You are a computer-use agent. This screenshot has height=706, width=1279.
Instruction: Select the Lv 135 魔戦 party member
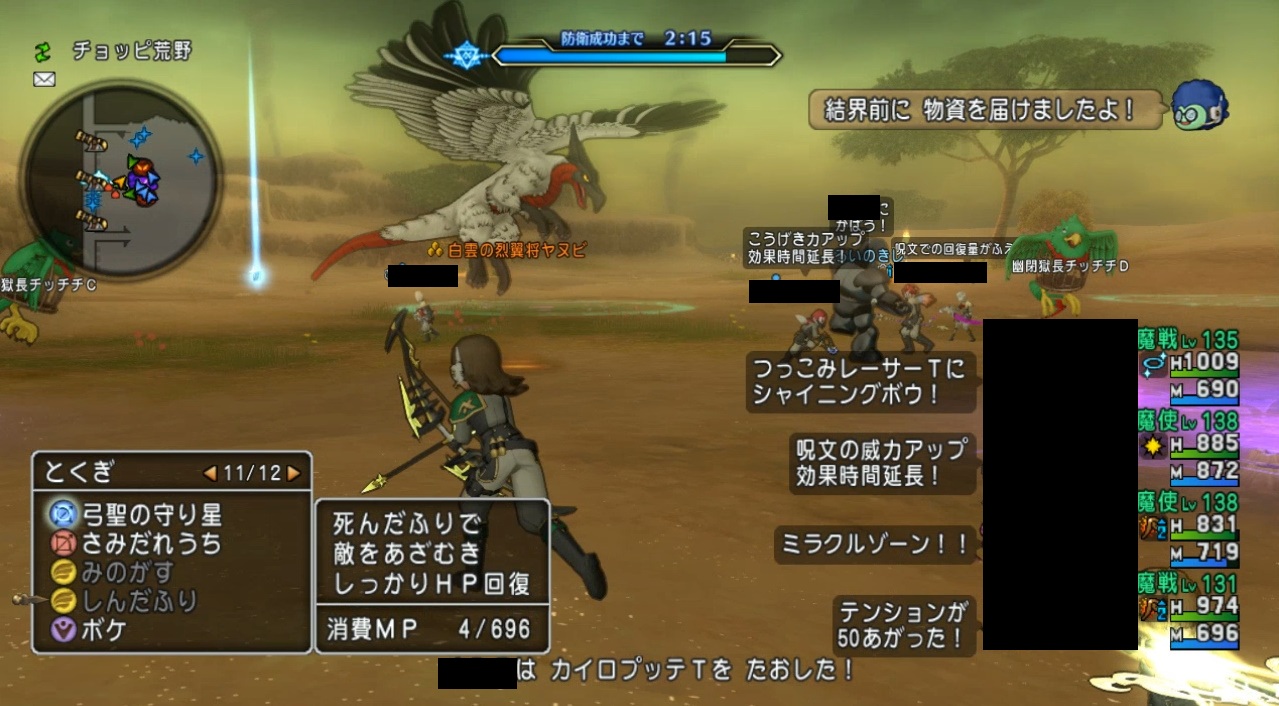(1189, 365)
